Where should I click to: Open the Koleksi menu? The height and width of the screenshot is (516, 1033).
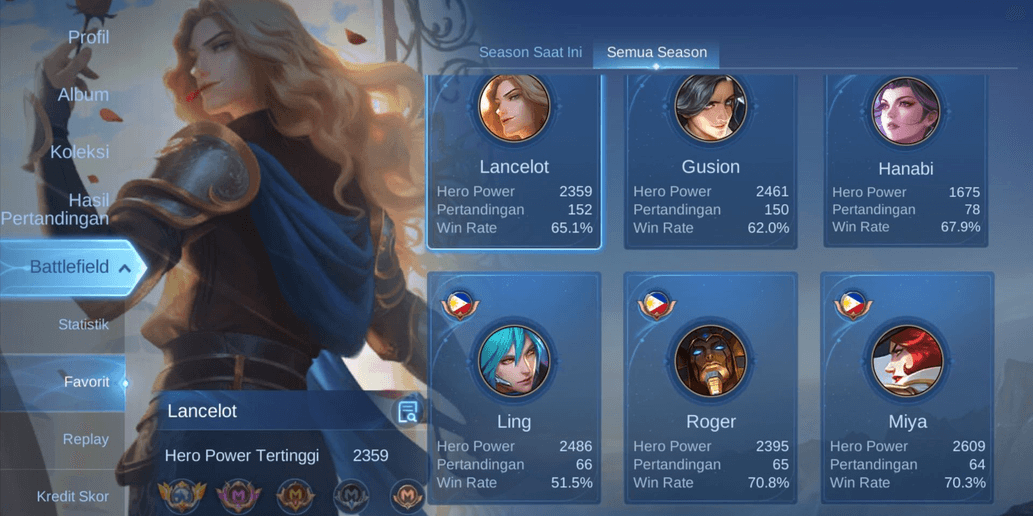pyautogui.click(x=80, y=152)
